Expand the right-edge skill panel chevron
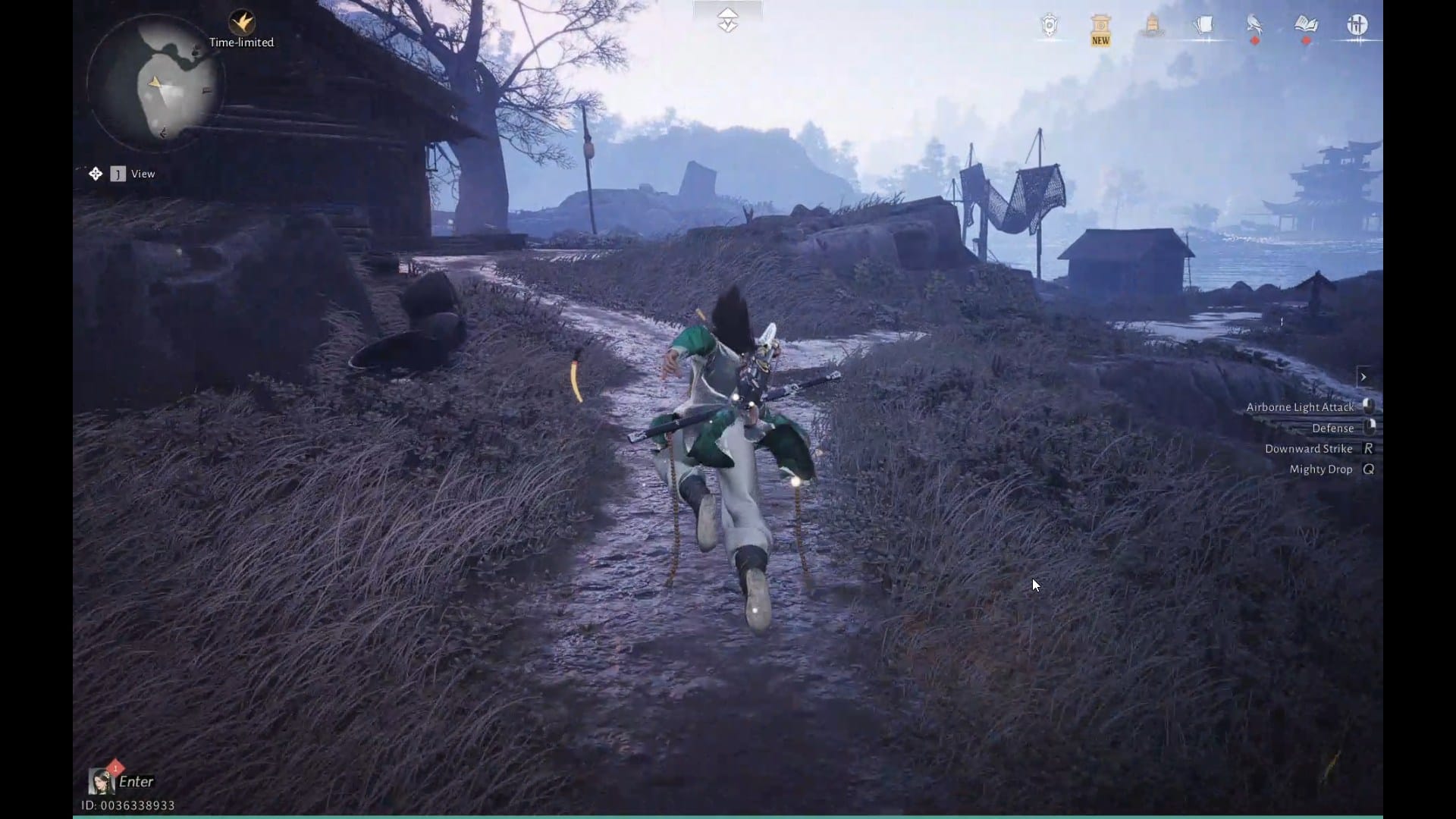The image size is (1456, 819). [x=1364, y=377]
